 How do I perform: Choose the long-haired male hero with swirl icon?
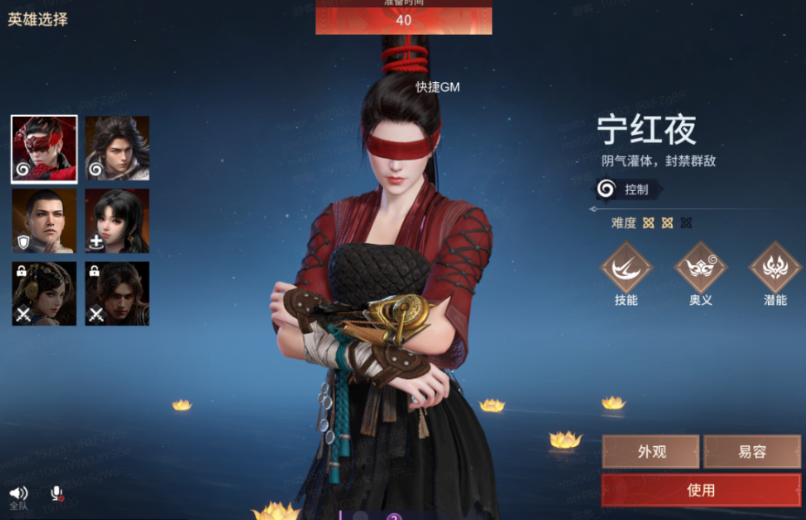(x=117, y=149)
